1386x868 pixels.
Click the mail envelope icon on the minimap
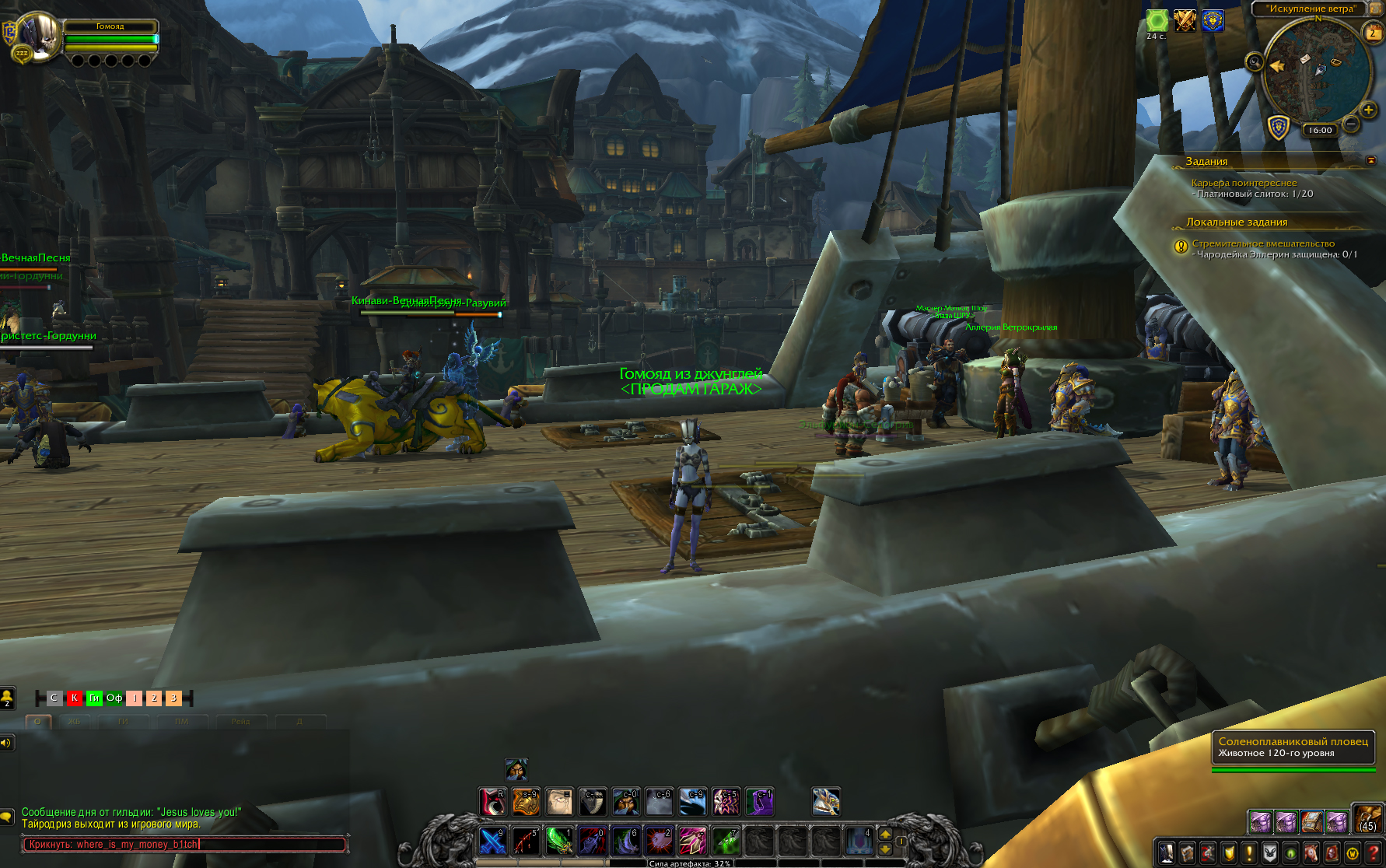click(1304, 59)
